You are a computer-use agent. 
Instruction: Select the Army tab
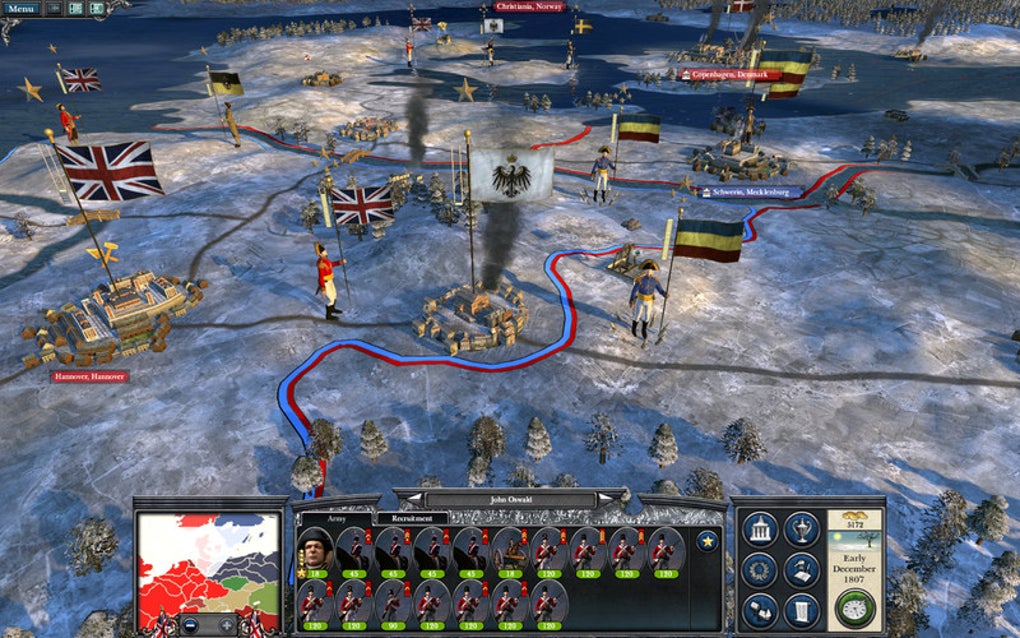337,518
